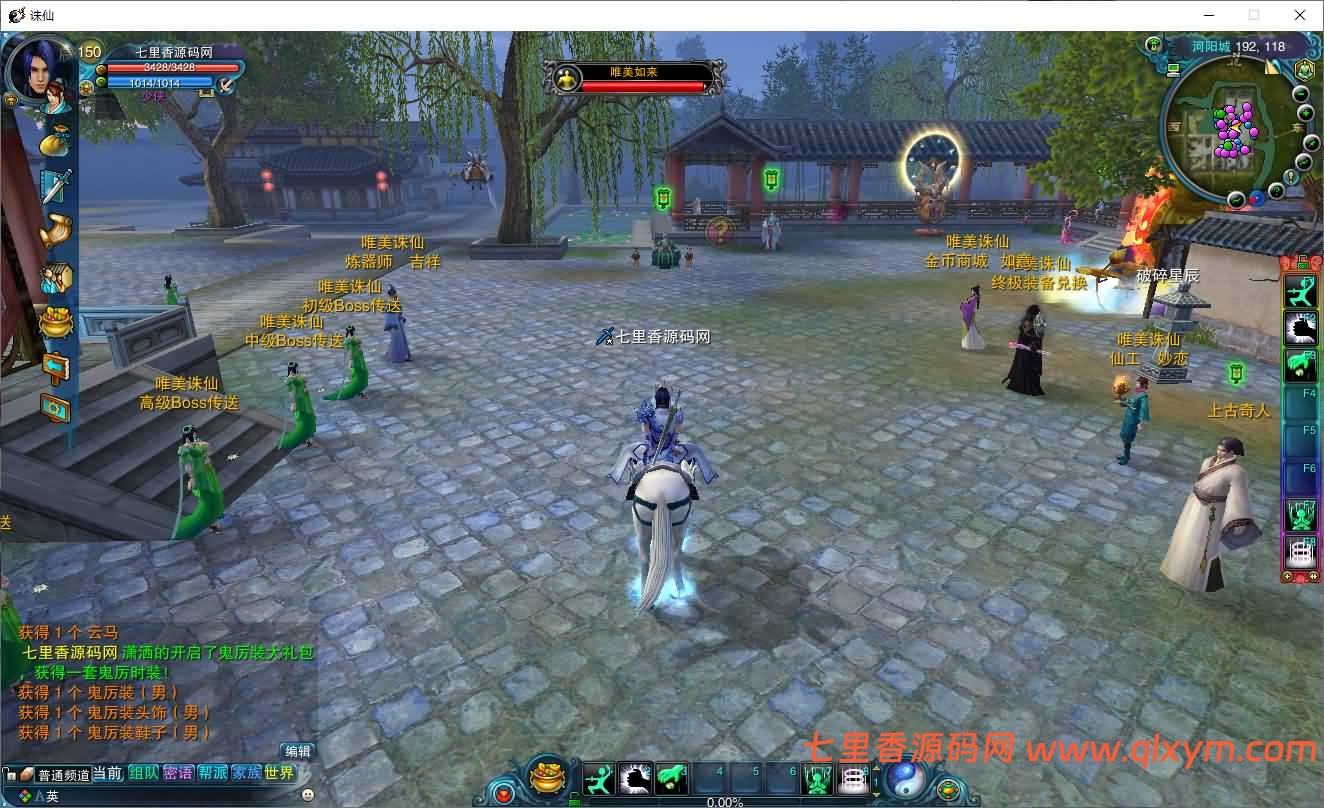The image size is (1324, 808).
Task: Click the red fox icon at bottom left
Action: (504, 792)
